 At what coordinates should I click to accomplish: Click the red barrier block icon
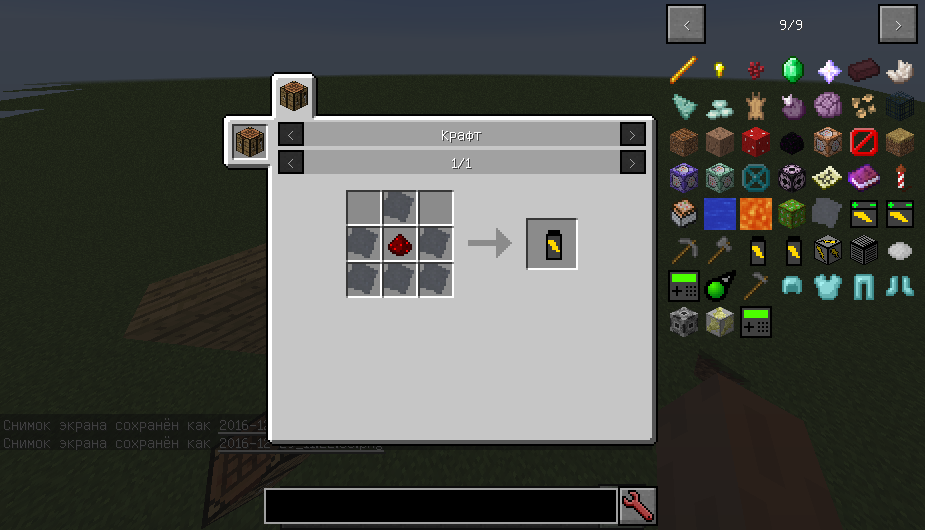[x=863, y=142]
